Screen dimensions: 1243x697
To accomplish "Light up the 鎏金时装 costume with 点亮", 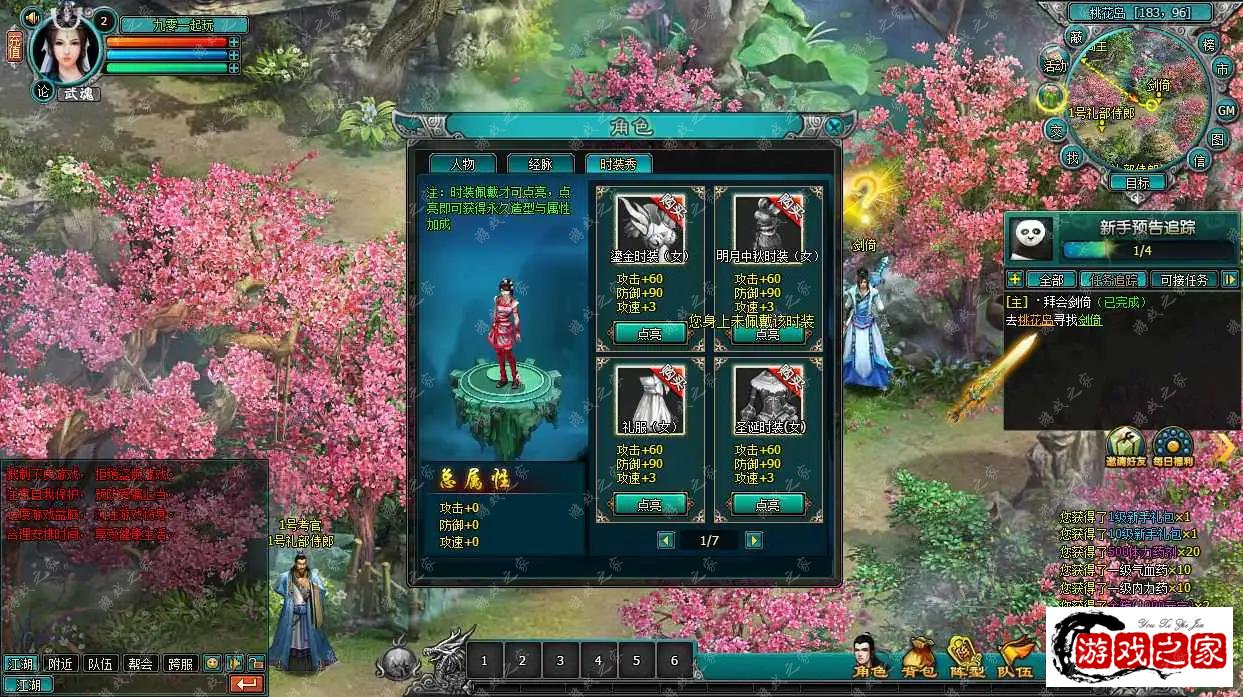I will [649, 334].
